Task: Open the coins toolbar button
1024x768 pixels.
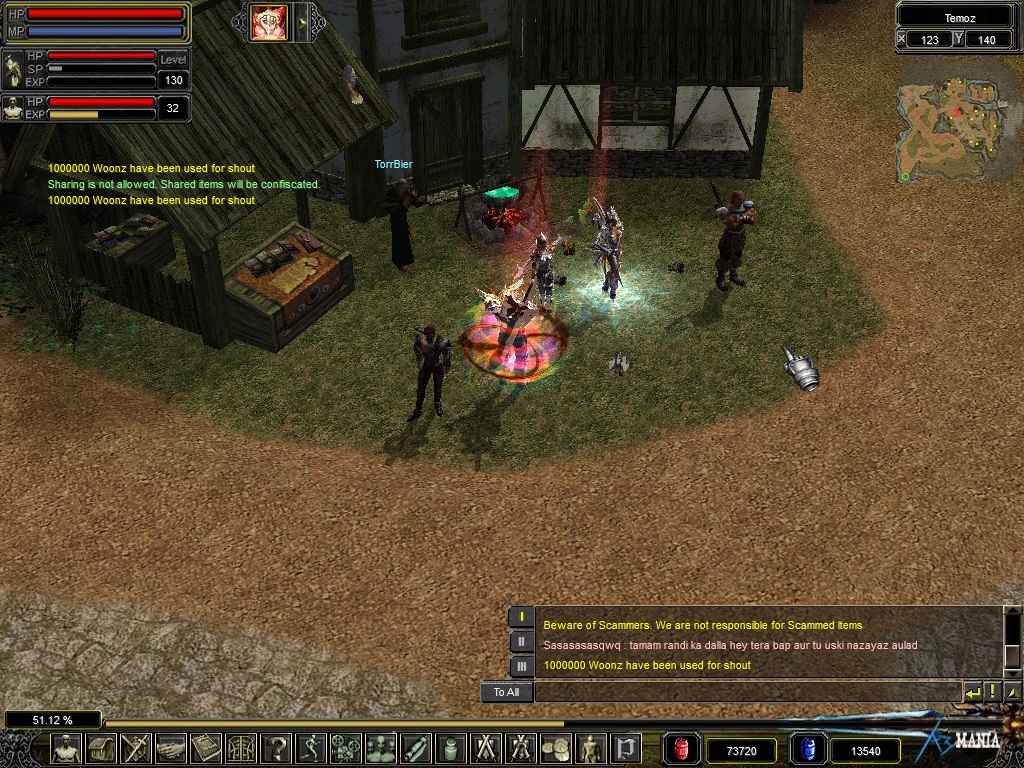Action: [x=556, y=747]
